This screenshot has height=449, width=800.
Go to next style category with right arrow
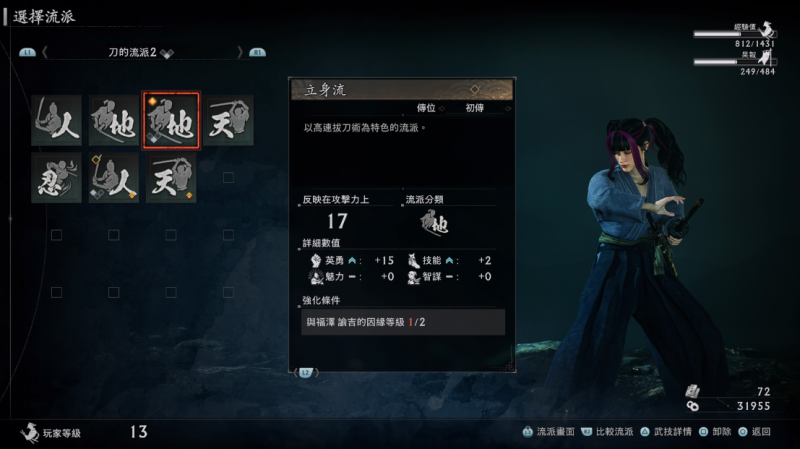[239, 52]
